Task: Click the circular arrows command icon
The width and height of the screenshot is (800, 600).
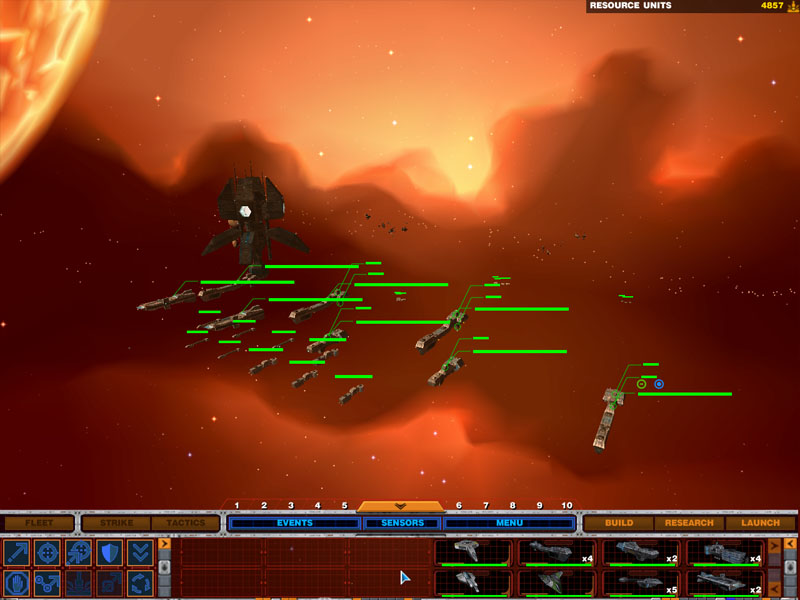Action: (x=140, y=583)
